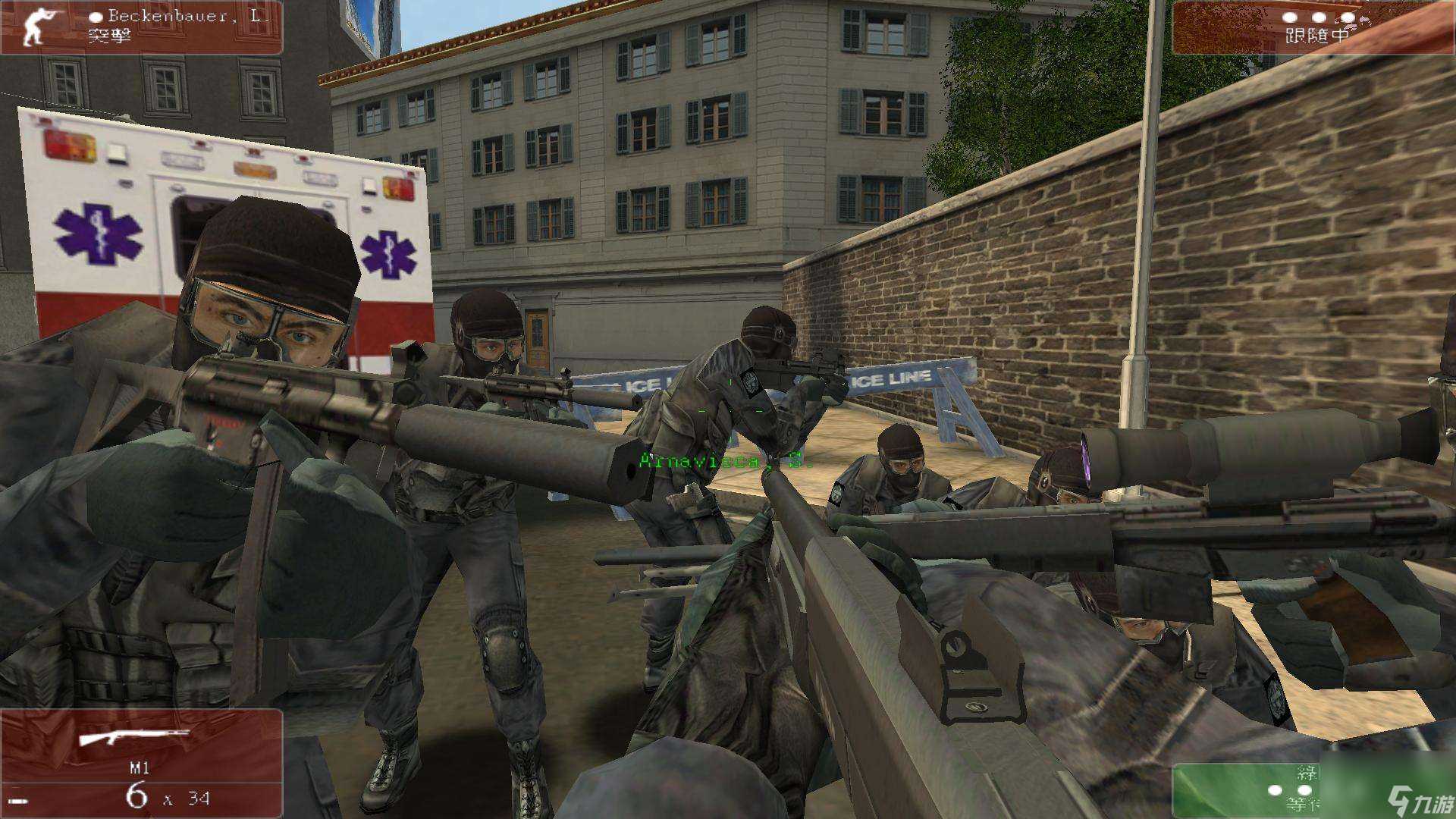Open the red team status panel

1312,27
